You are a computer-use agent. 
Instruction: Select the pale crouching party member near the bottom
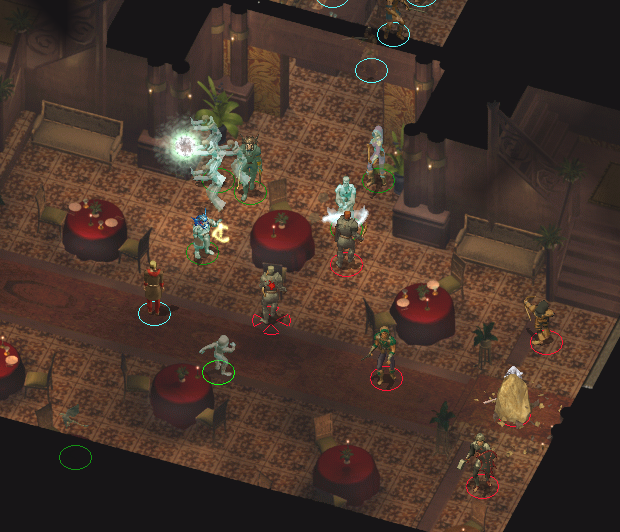pos(219,354)
